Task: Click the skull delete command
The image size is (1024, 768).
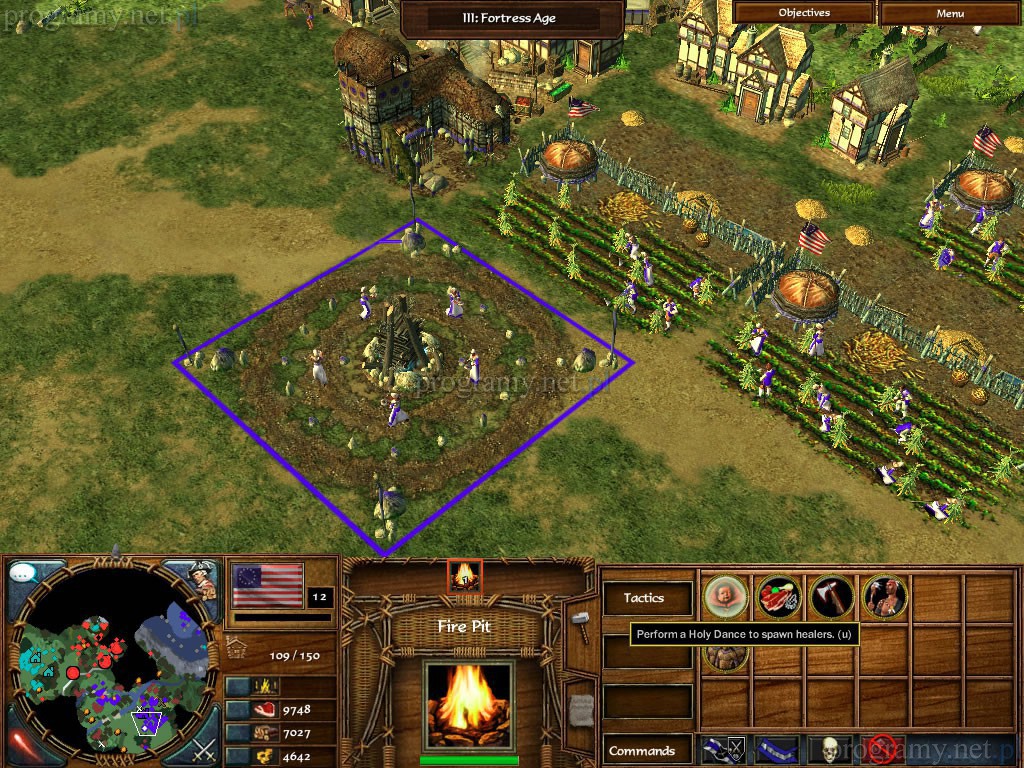Action: [x=829, y=748]
